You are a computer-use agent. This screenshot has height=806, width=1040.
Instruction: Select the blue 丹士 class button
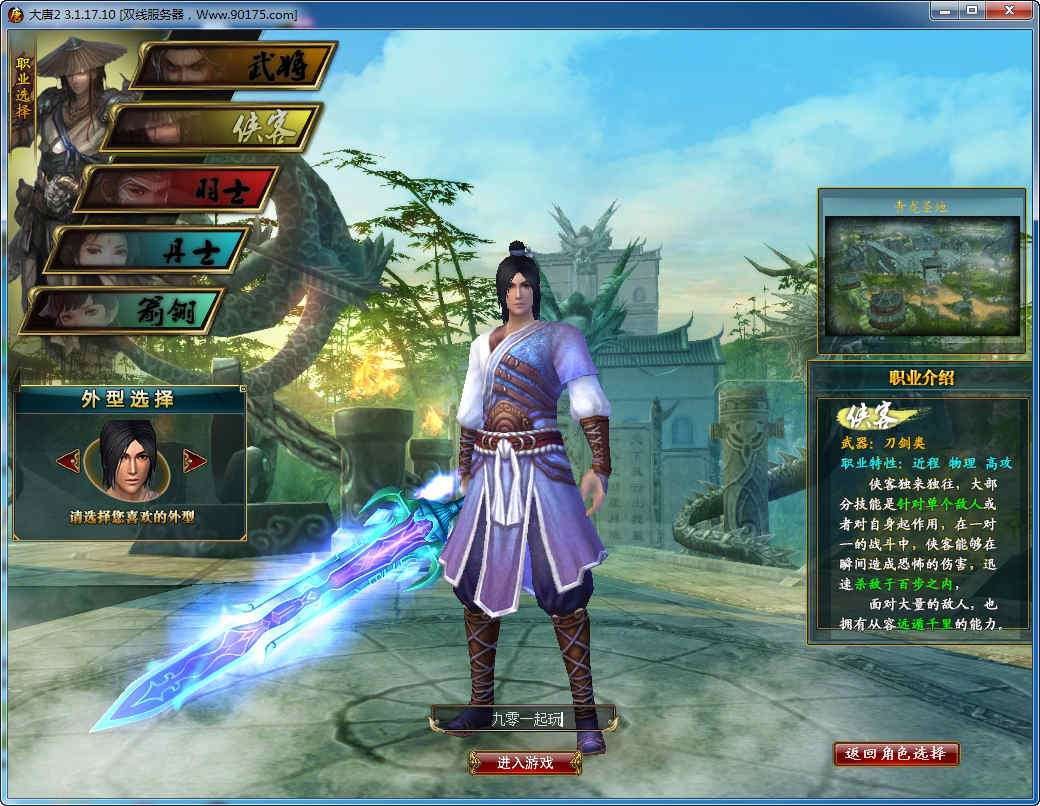pyautogui.click(x=150, y=250)
